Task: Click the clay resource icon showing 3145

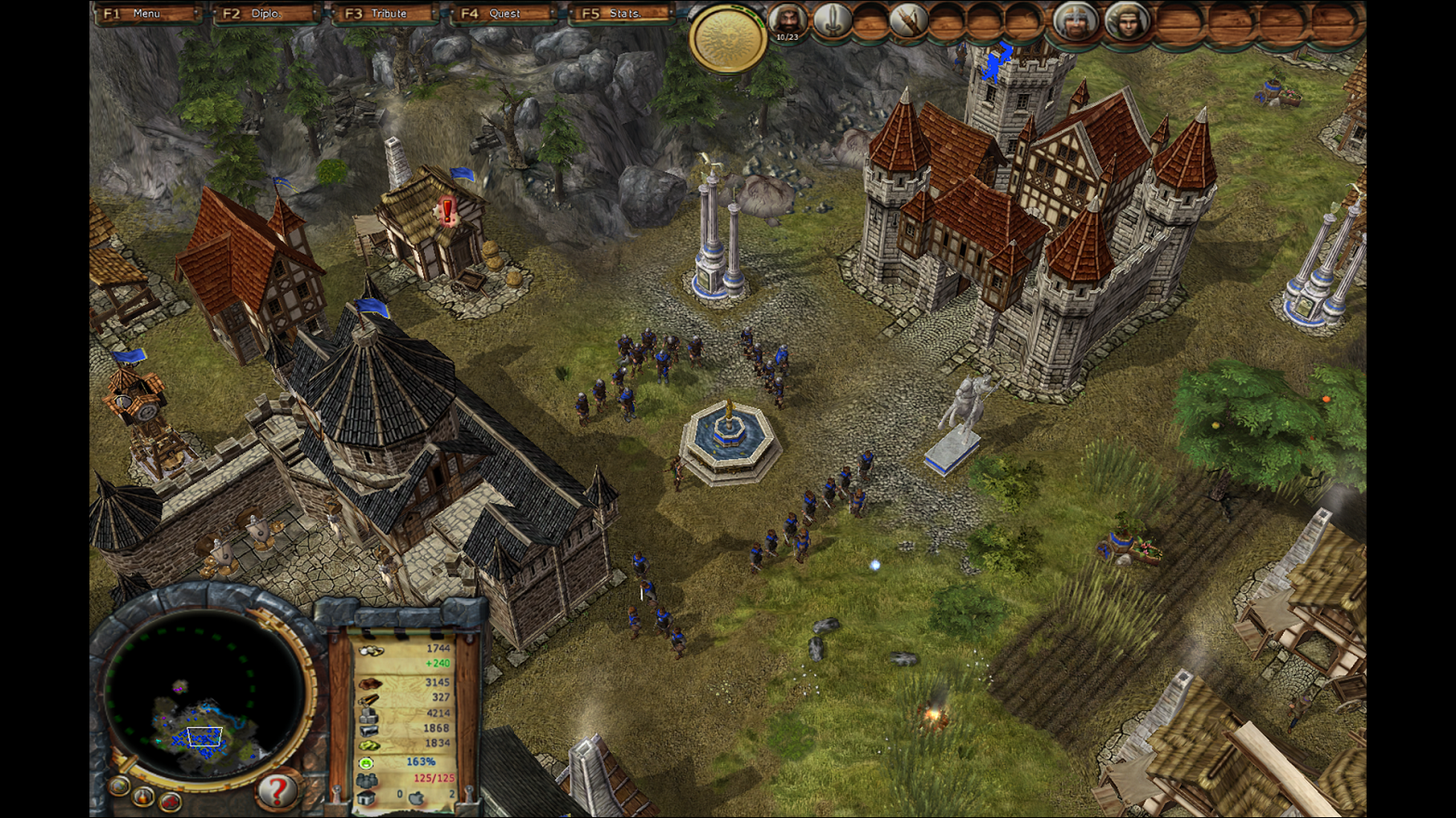Action: click(370, 684)
